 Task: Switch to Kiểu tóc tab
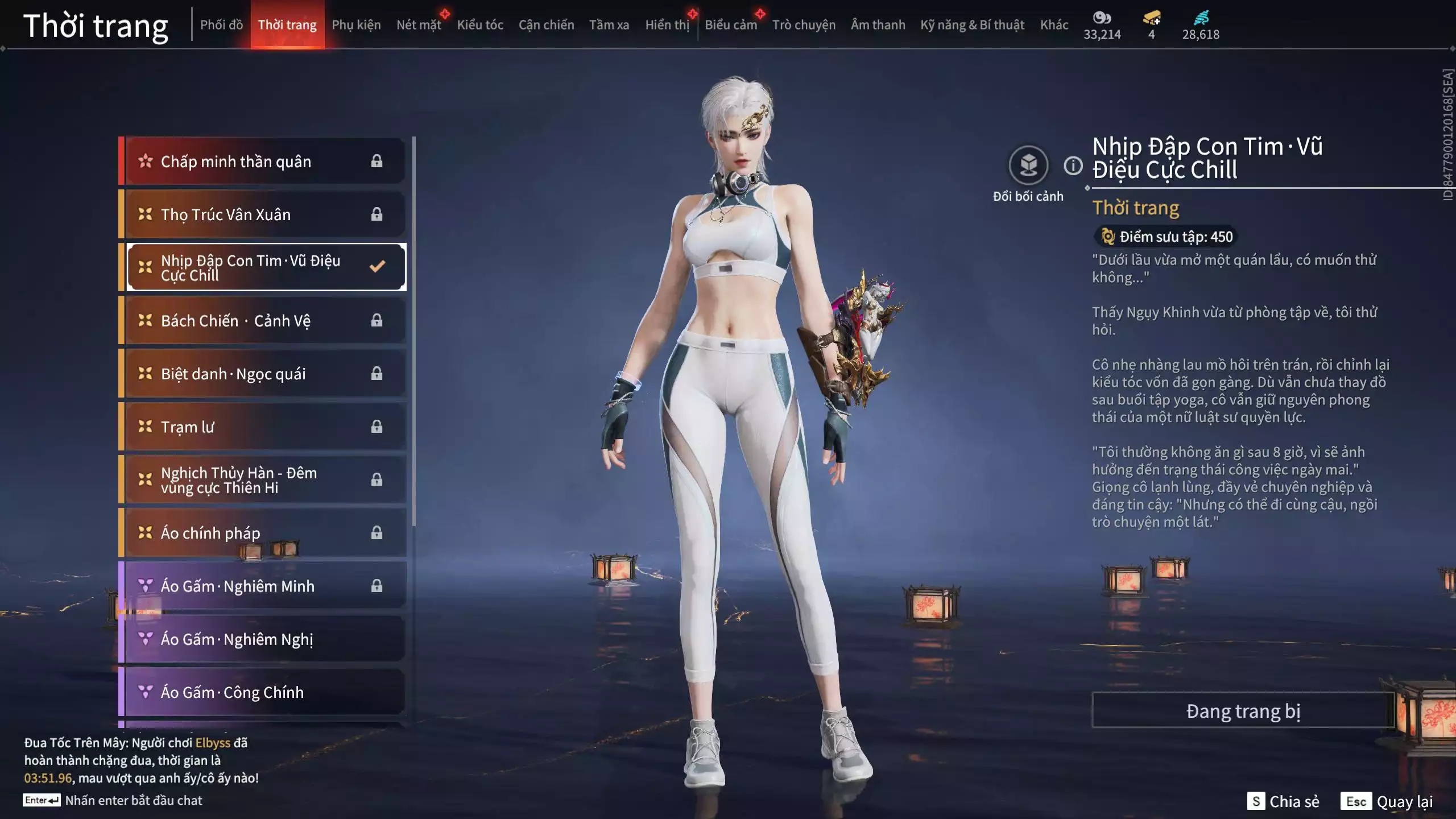480,25
